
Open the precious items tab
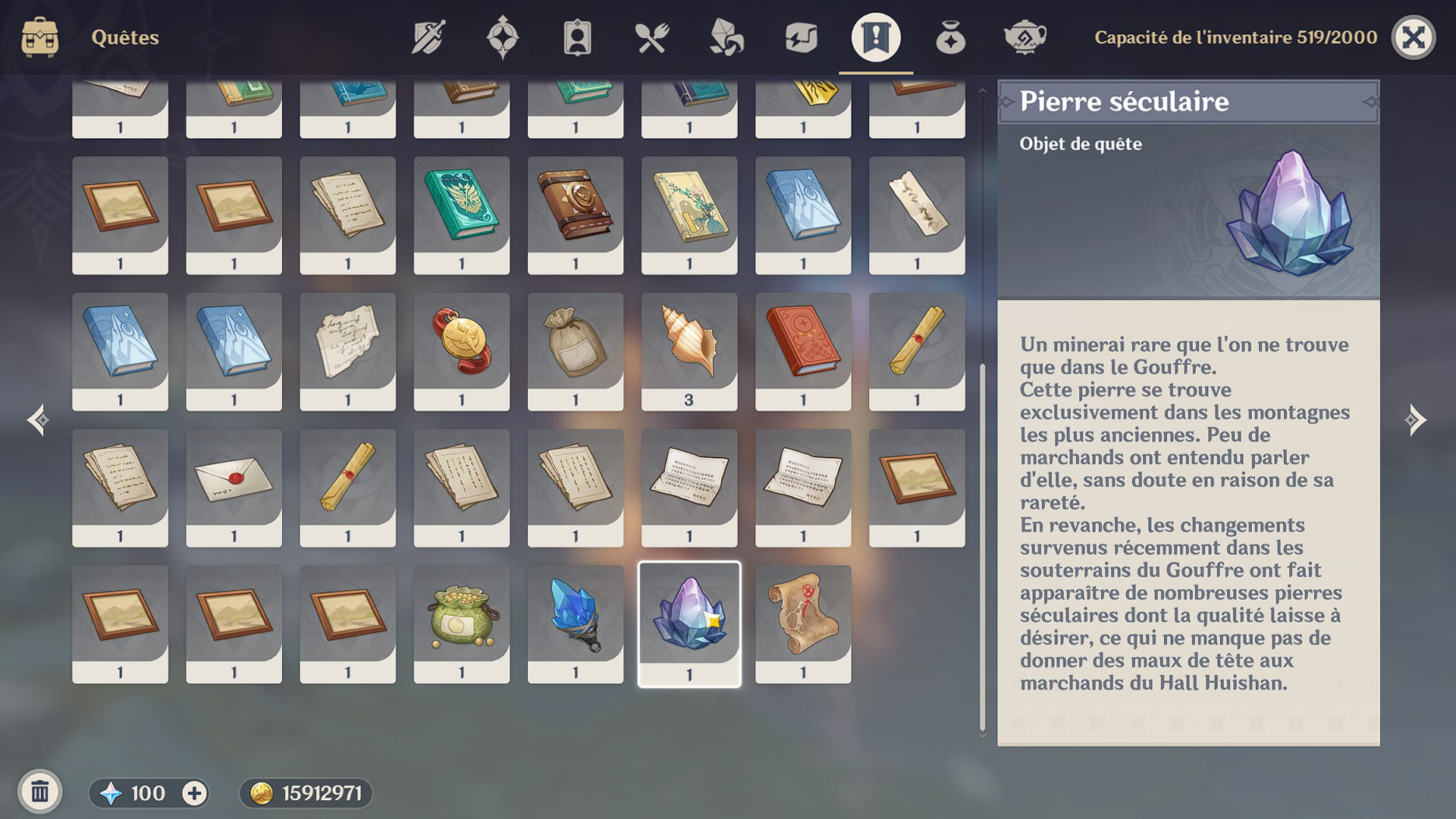(950, 37)
